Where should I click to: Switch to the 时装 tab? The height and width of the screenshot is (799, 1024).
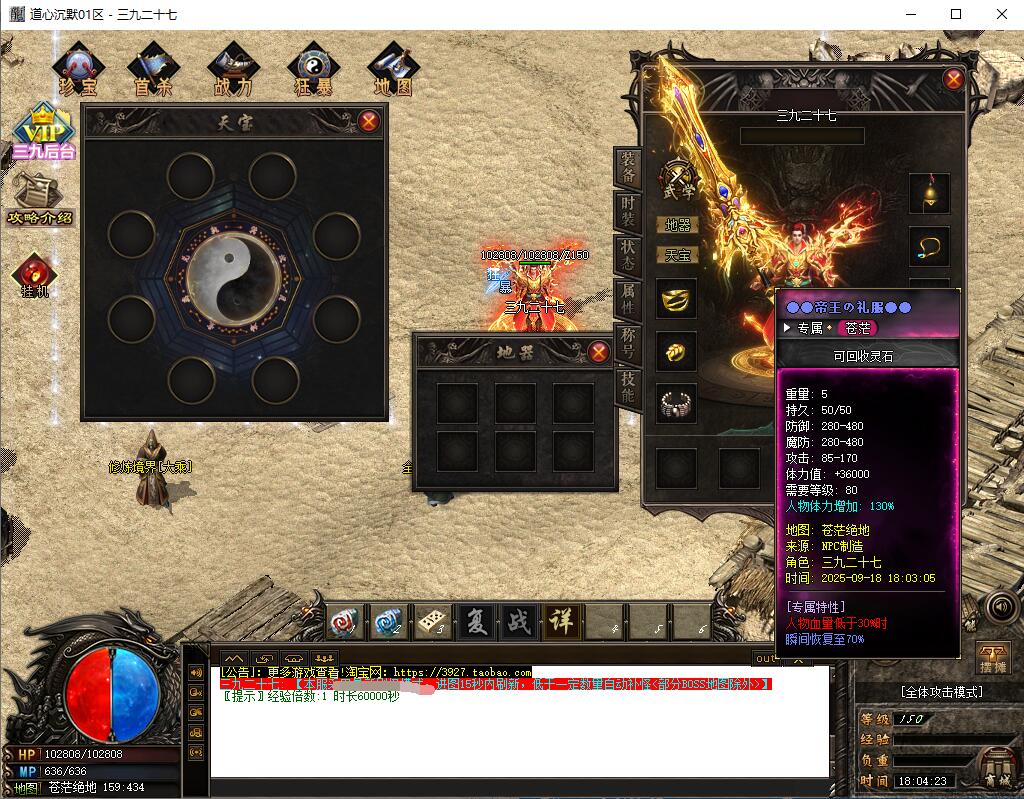[628, 212]
